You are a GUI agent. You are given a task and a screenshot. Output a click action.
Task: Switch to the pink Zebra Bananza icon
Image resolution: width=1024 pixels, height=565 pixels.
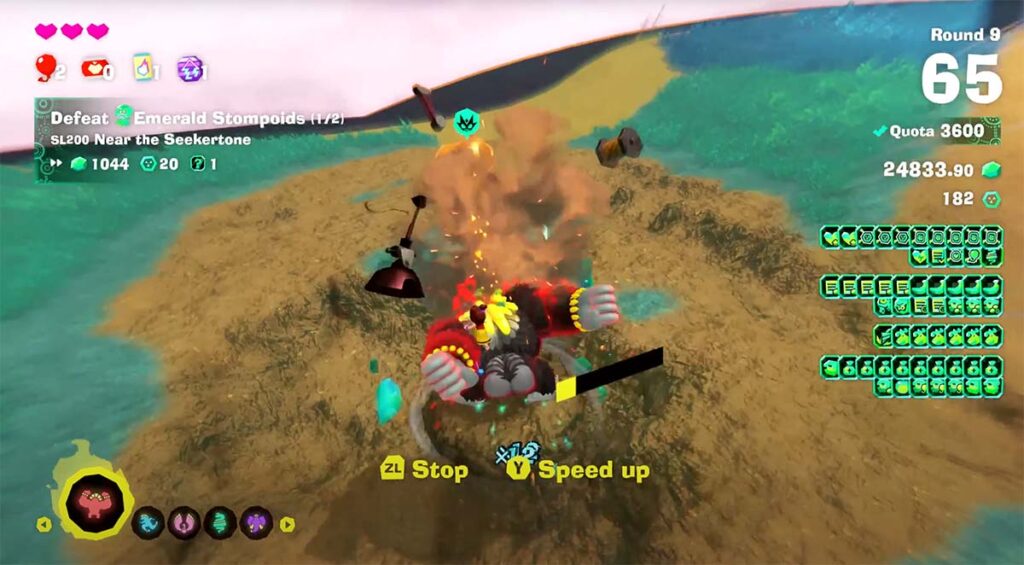(184, 522)
